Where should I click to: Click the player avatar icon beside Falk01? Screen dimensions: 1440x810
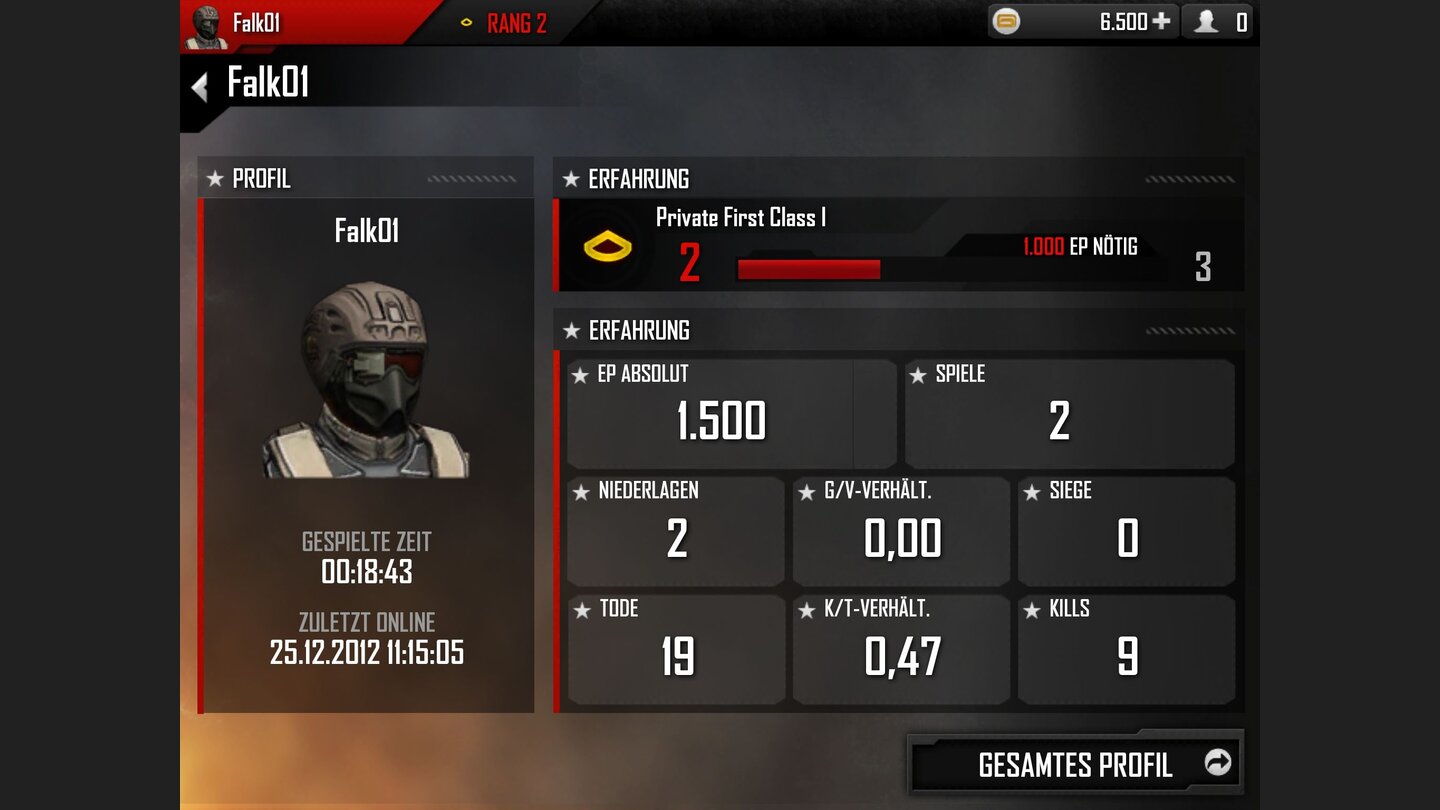[x=209, y=21]
